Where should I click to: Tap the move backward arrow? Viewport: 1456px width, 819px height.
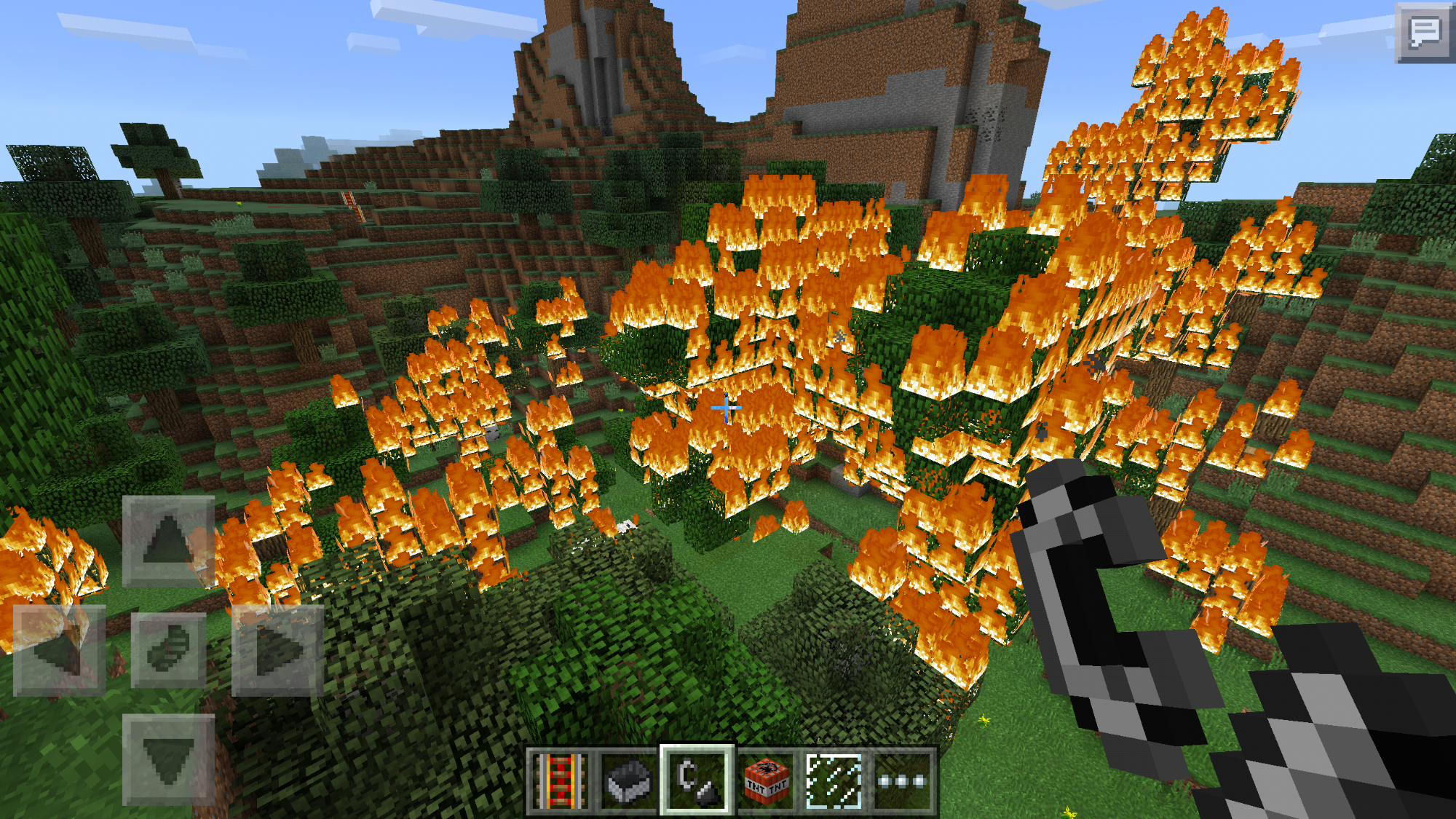click(x=168, y=759)
